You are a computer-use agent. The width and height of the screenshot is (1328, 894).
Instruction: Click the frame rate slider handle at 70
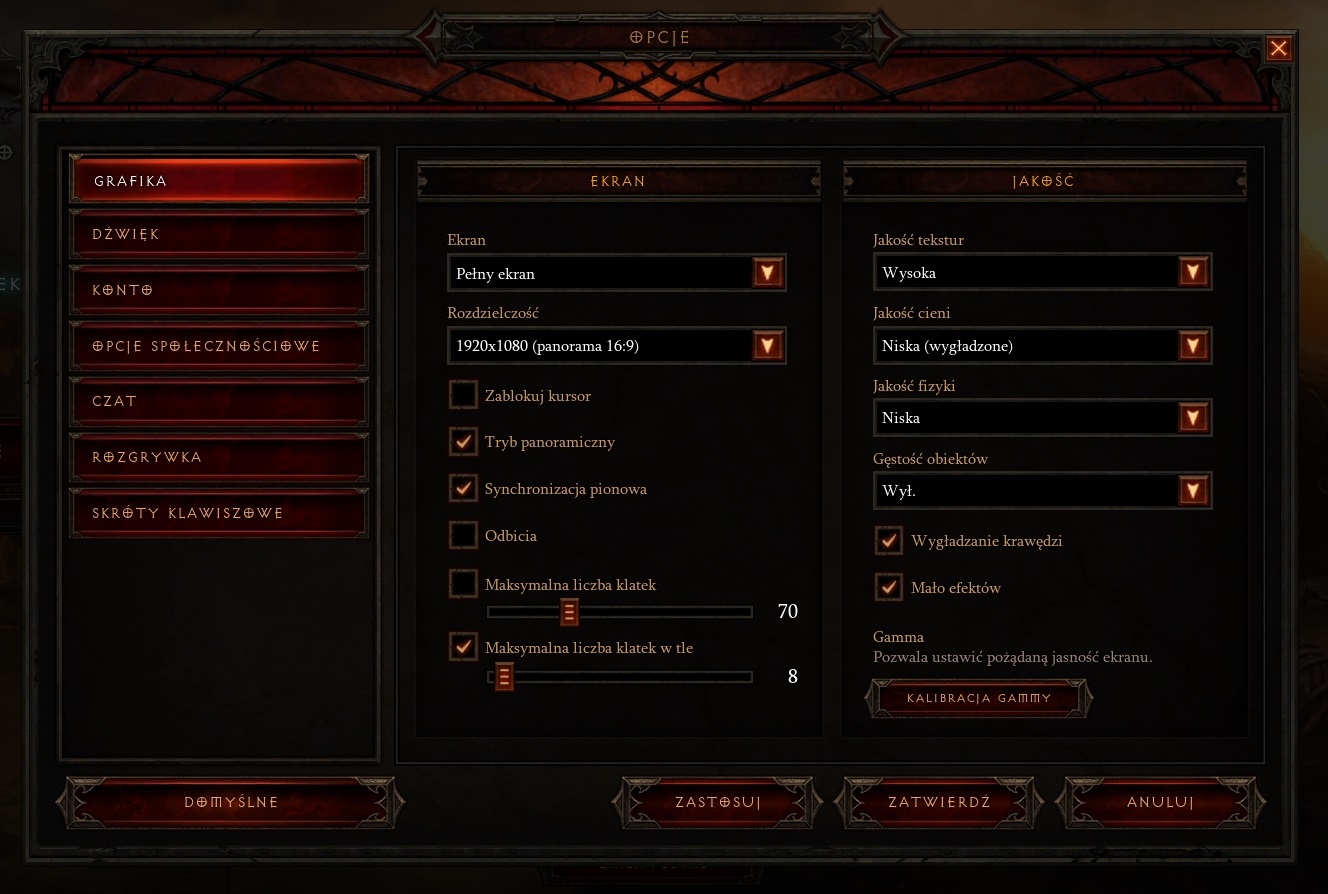tap(569, 611)
